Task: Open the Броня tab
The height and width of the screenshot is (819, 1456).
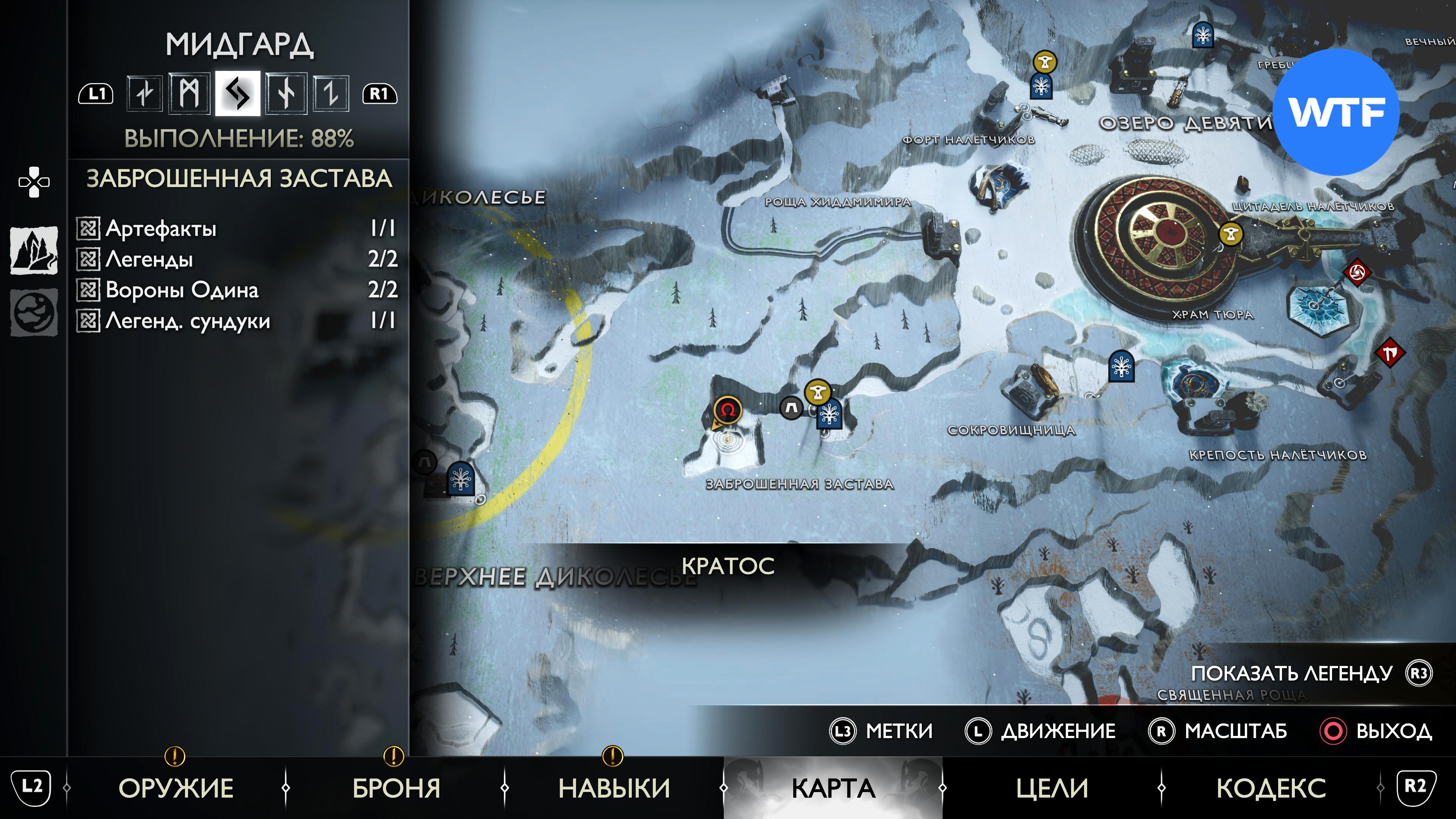Action: [x=396, y=788]
